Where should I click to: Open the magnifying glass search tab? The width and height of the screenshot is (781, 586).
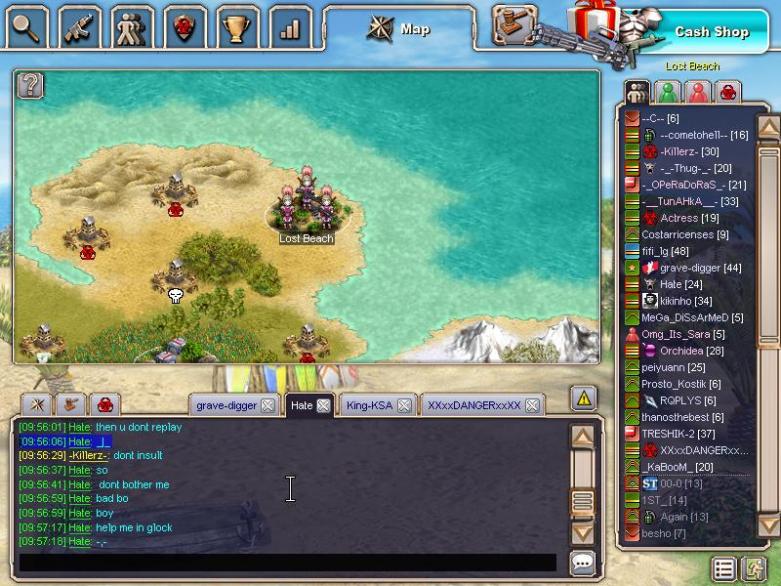tap(27, 28)
